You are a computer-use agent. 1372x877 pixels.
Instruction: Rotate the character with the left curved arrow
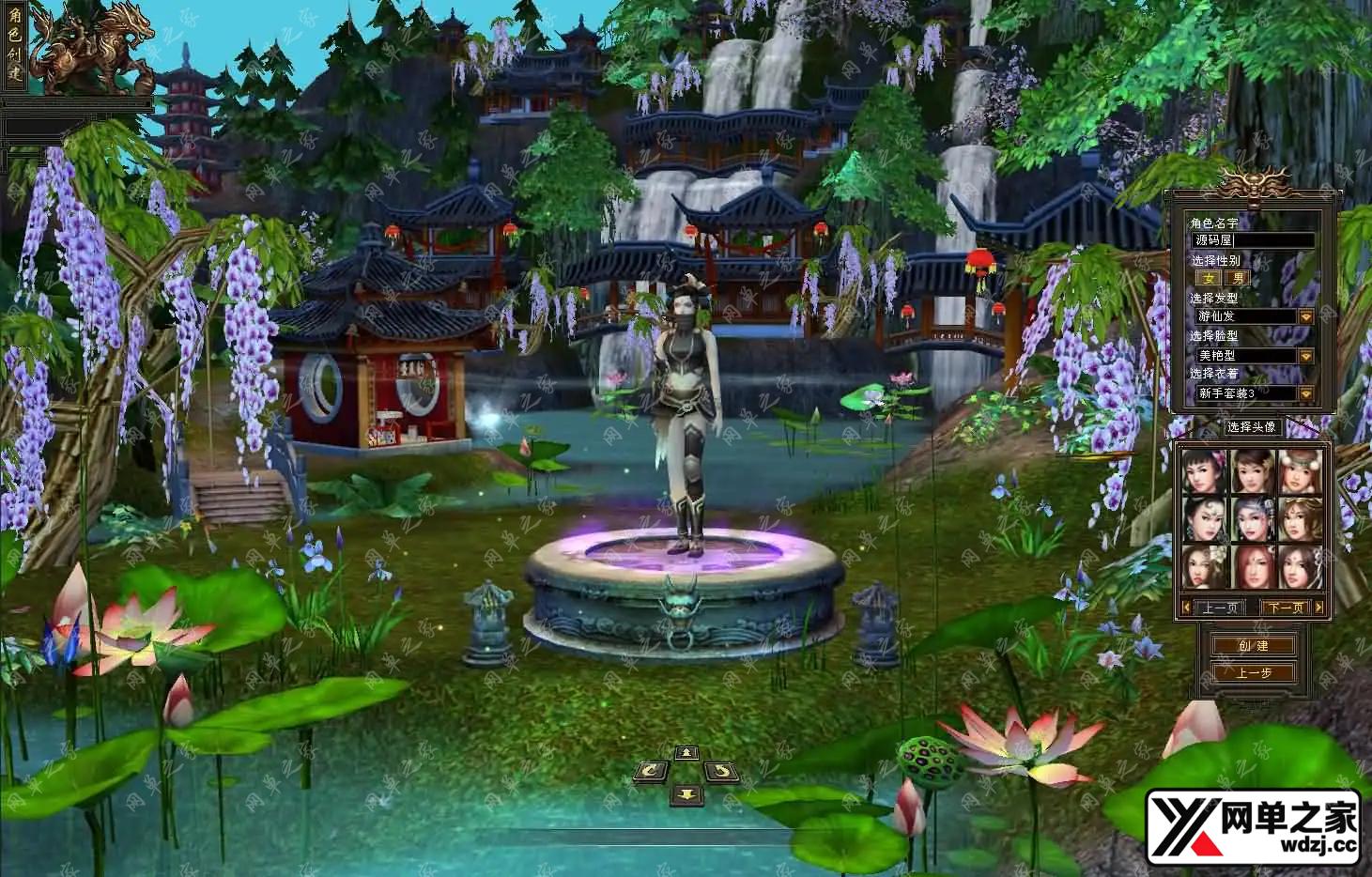point(650,772)
